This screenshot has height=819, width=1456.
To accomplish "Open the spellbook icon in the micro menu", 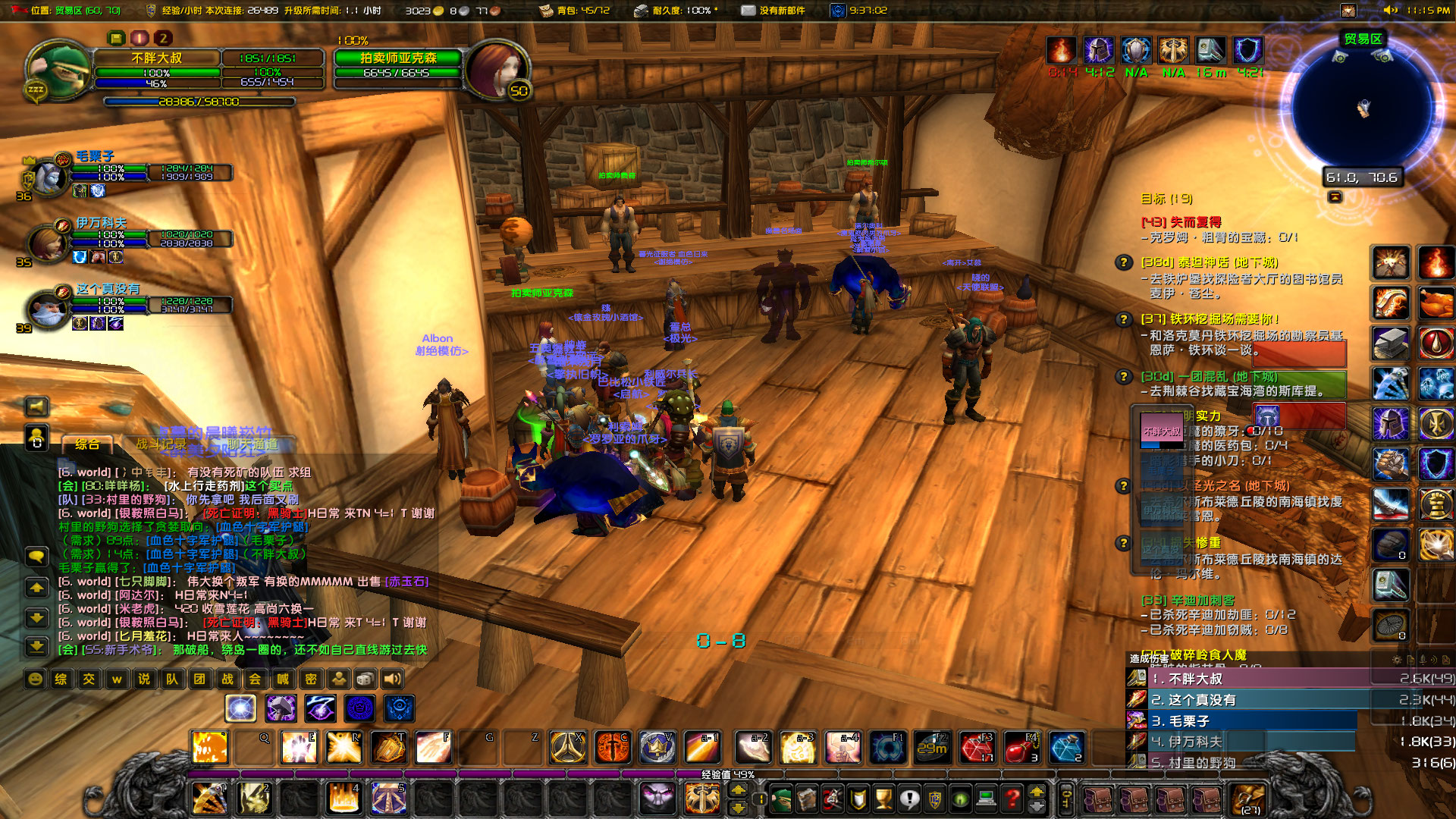I will [x=806, y=798].
